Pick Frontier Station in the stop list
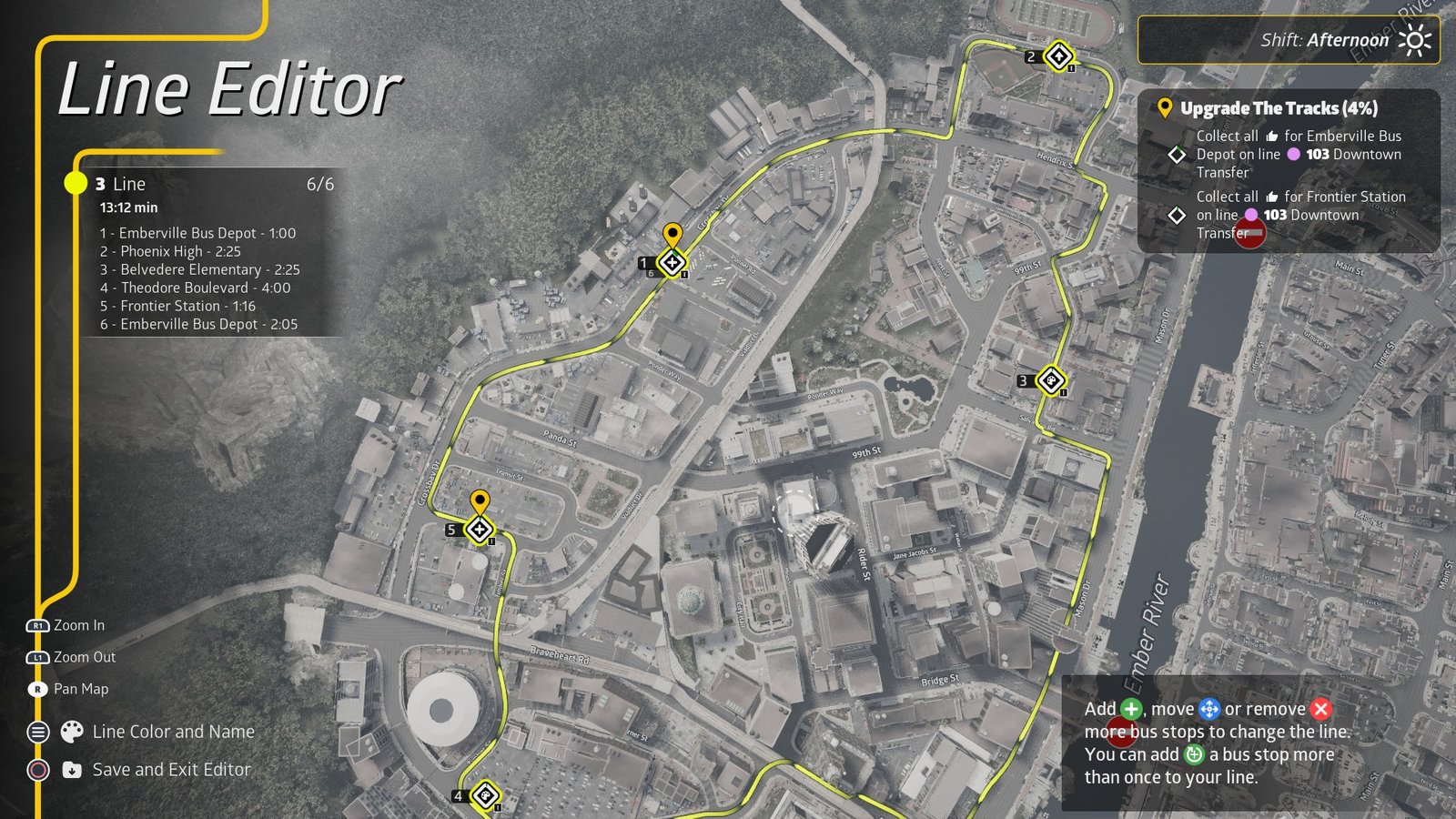This screenshot has width=1456, height=819. pos(178,306)
